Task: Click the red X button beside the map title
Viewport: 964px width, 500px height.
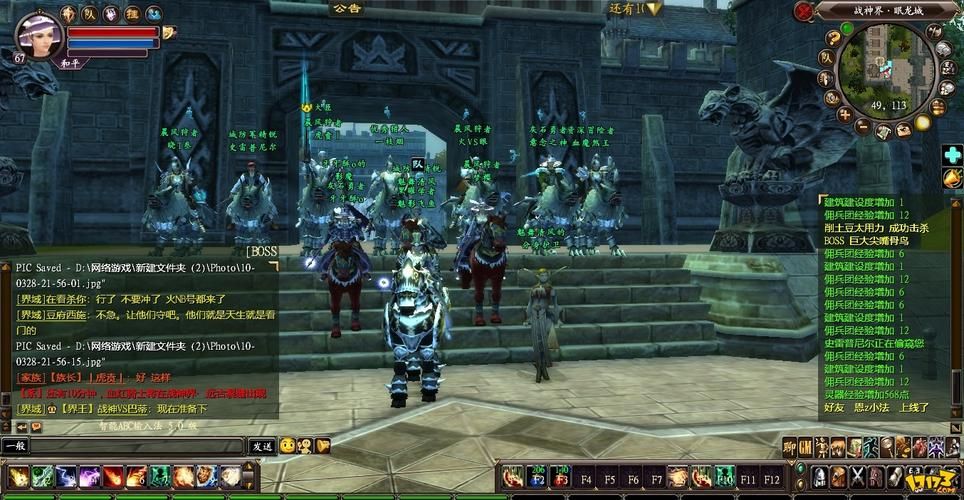Action: click(x=803, y=11)
